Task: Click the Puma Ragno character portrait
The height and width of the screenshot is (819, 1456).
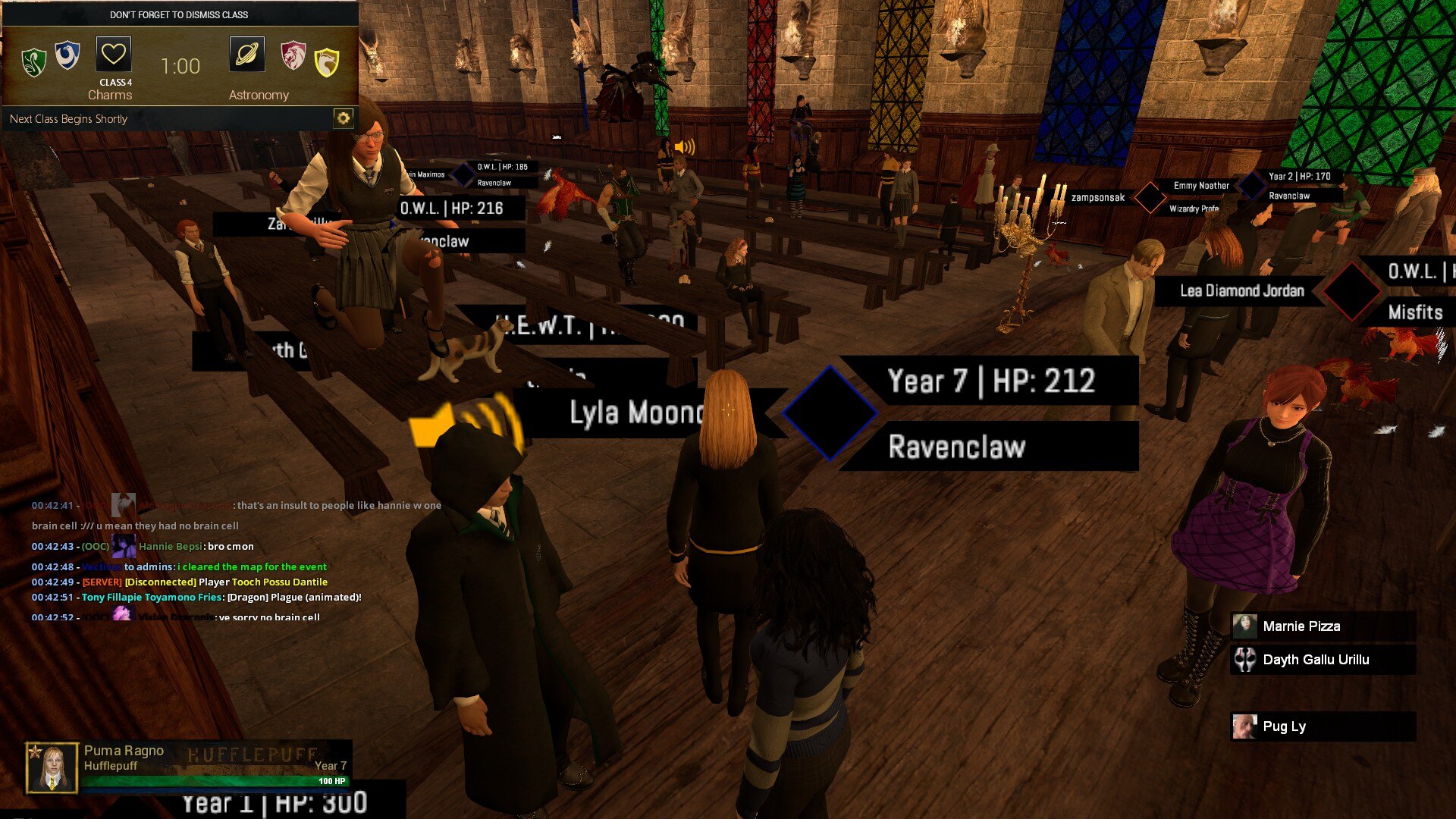Action: pyautogui.click(x=52, y=767)
